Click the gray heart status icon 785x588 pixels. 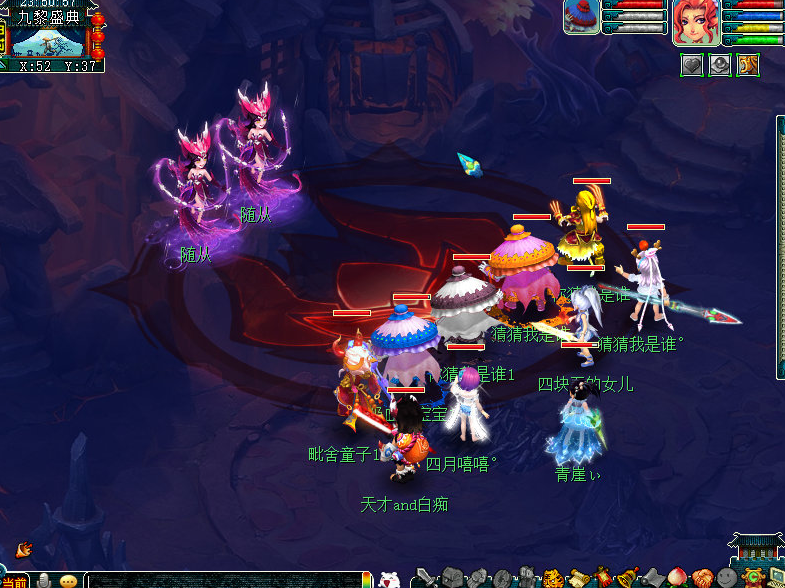click(692, 66)
